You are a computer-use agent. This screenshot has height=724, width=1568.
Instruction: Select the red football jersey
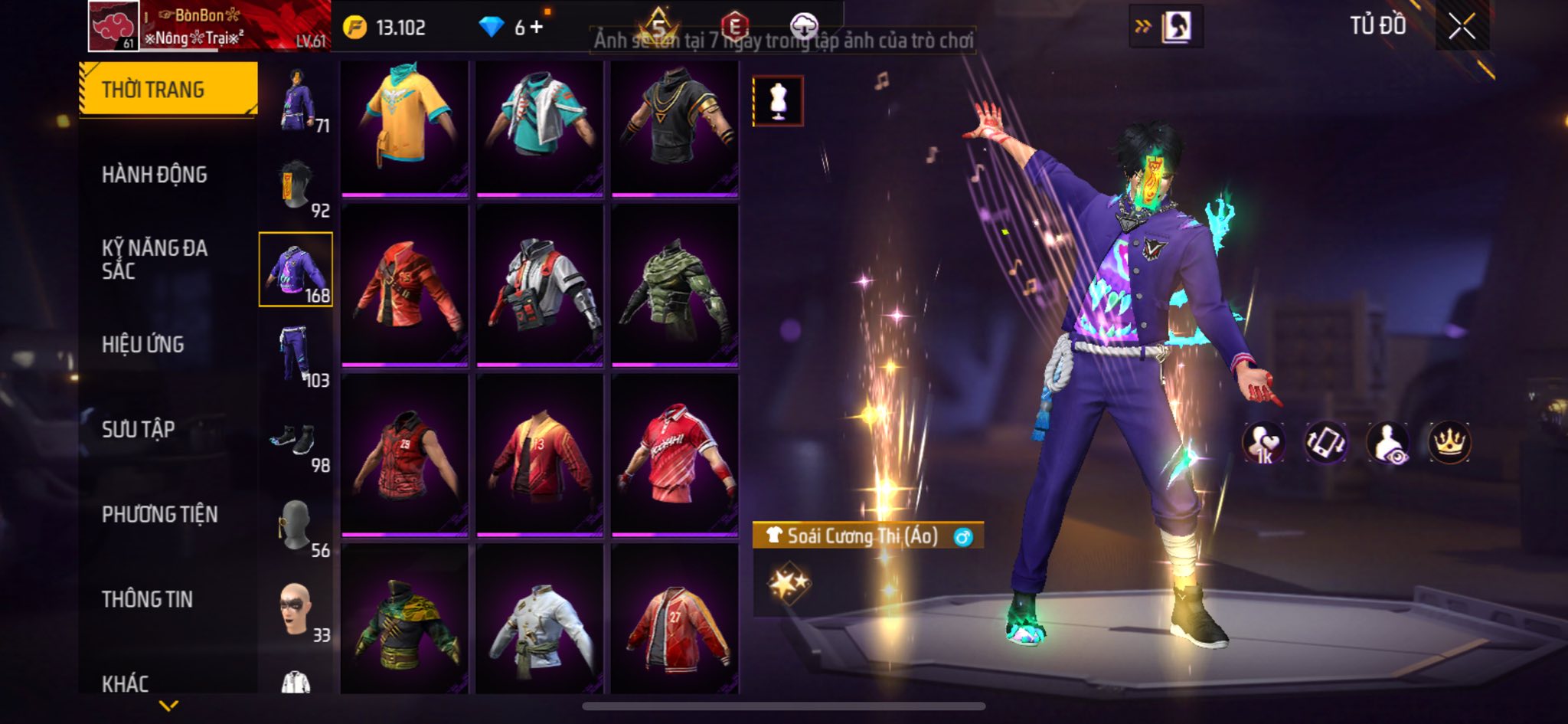coord(675,456)
